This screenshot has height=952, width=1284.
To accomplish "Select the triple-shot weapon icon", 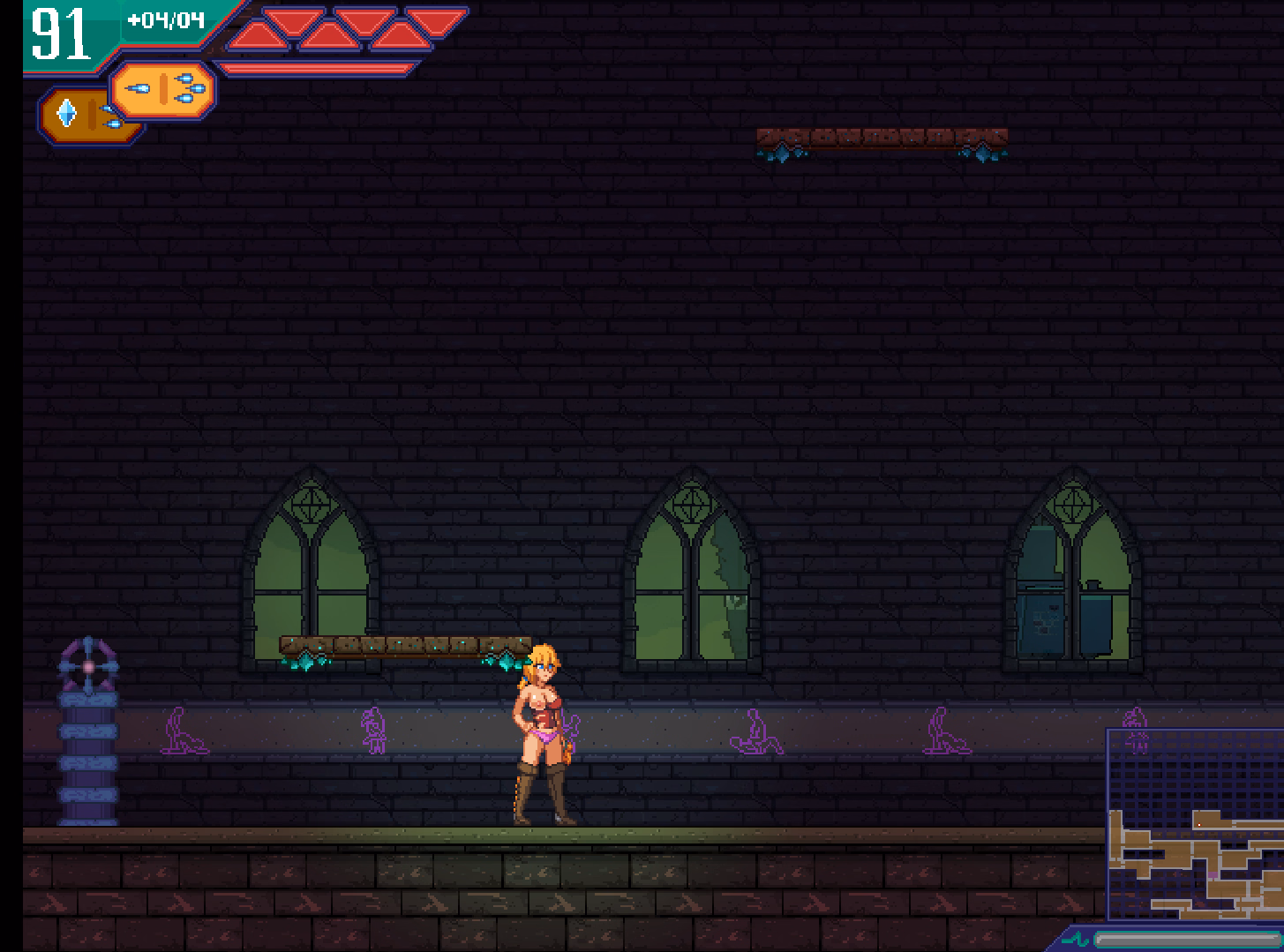I will click(x=164, y=89).
